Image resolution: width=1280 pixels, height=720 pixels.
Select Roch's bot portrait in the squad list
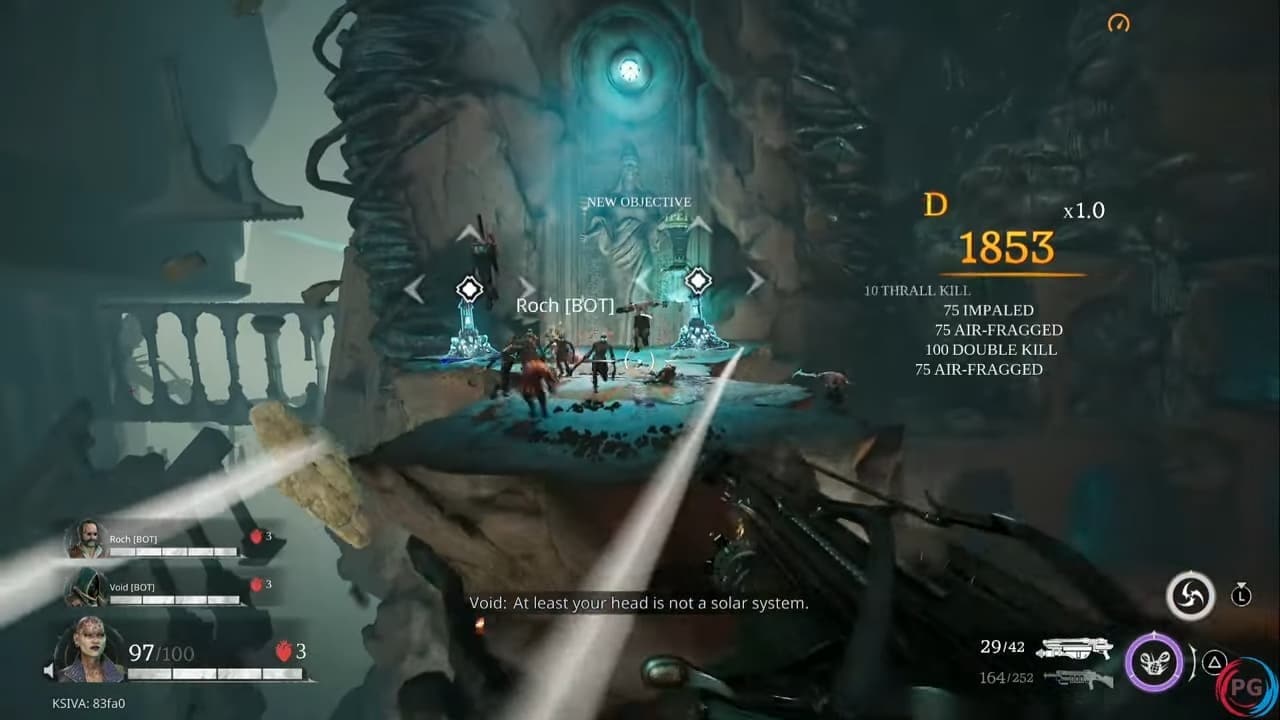[86, 541]
